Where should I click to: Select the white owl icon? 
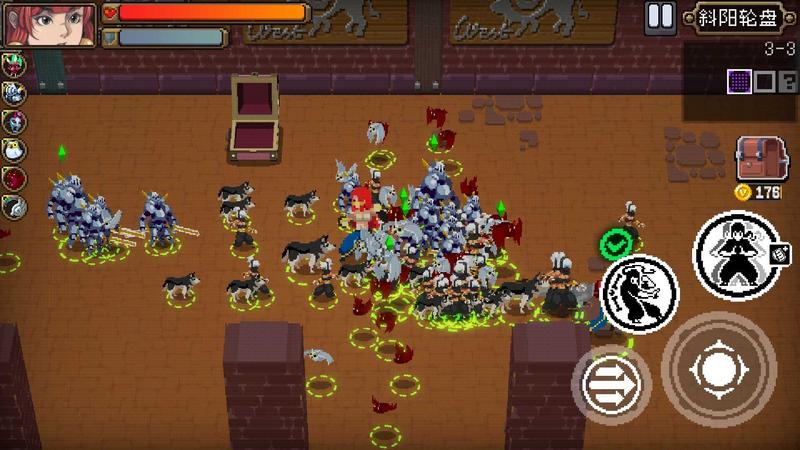[14, 150]
